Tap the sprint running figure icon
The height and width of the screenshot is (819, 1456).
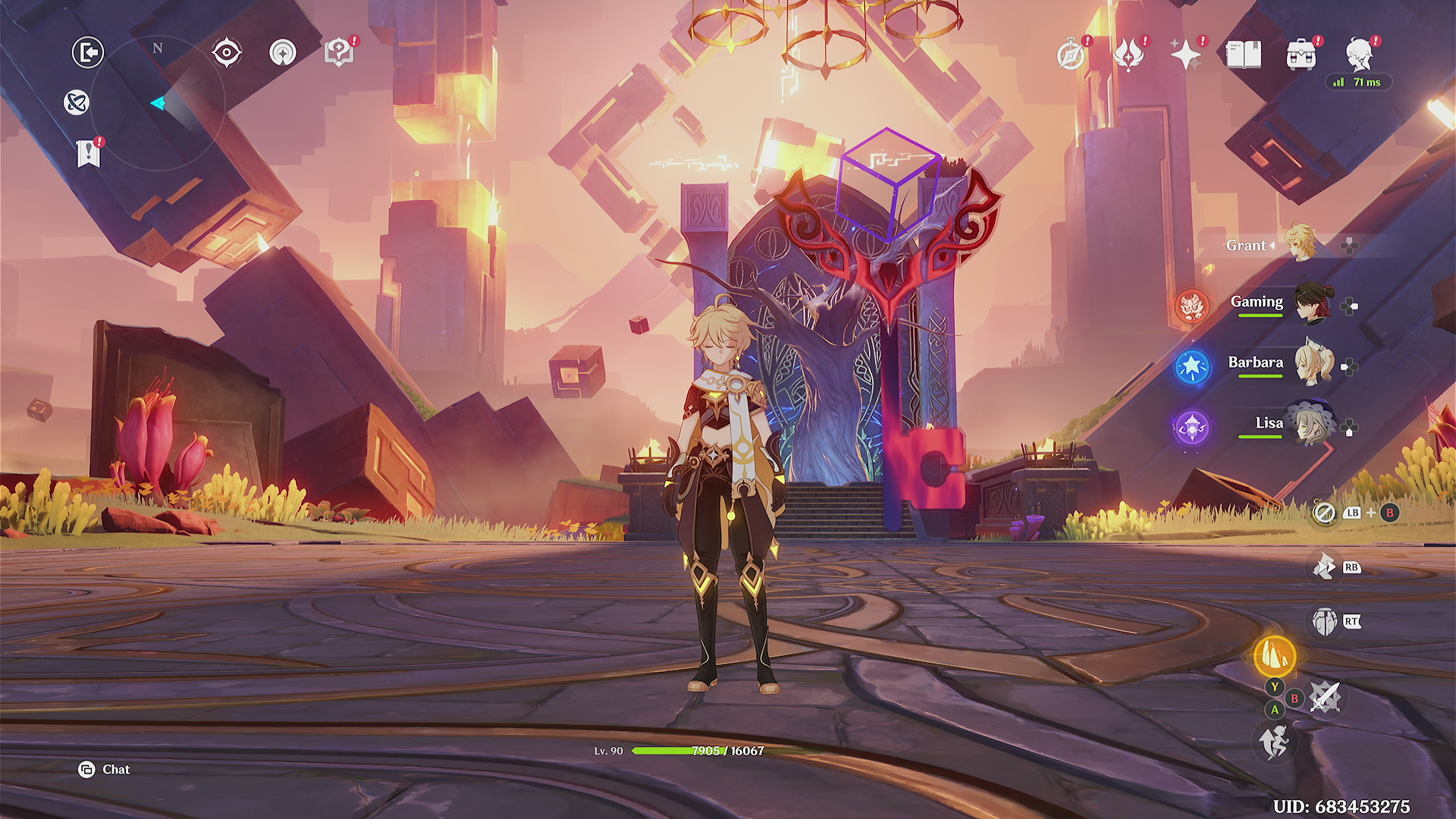tap(1275, 742)
